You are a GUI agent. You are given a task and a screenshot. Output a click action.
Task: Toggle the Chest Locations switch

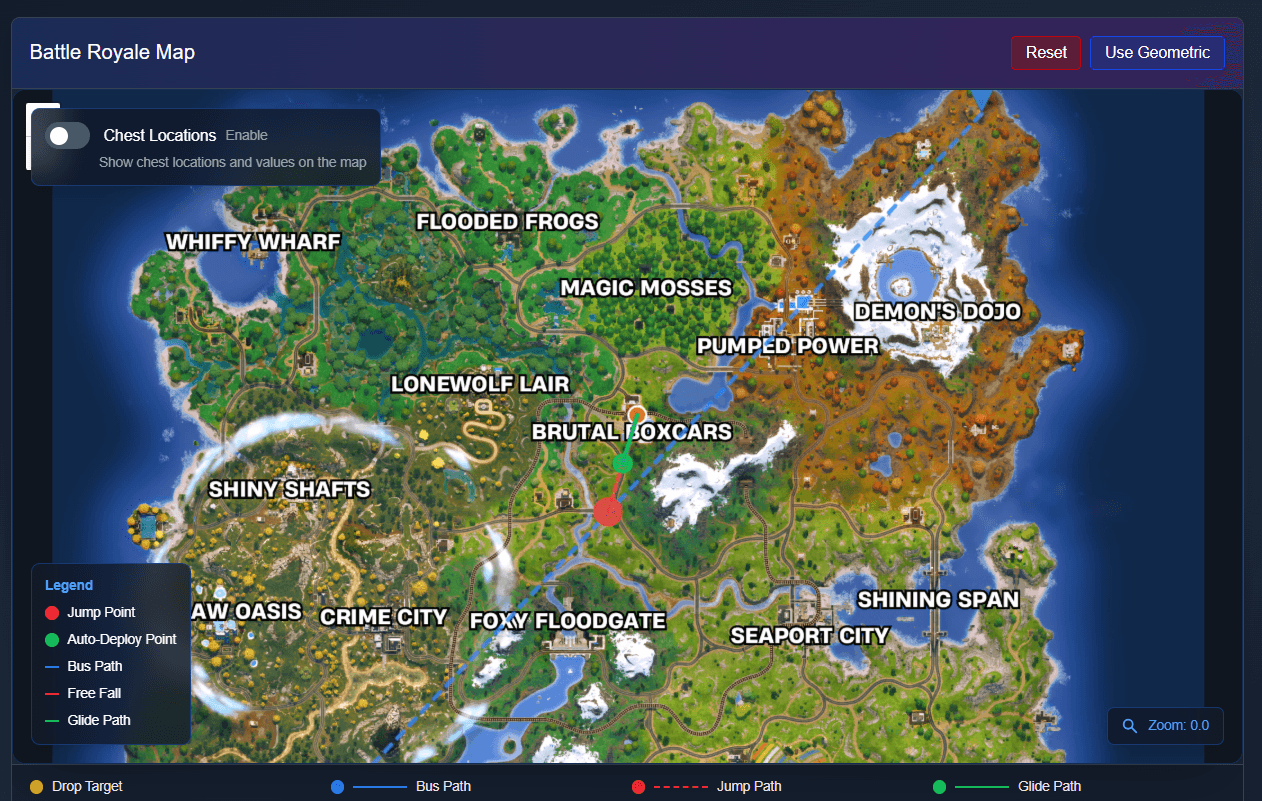point(68,136)
